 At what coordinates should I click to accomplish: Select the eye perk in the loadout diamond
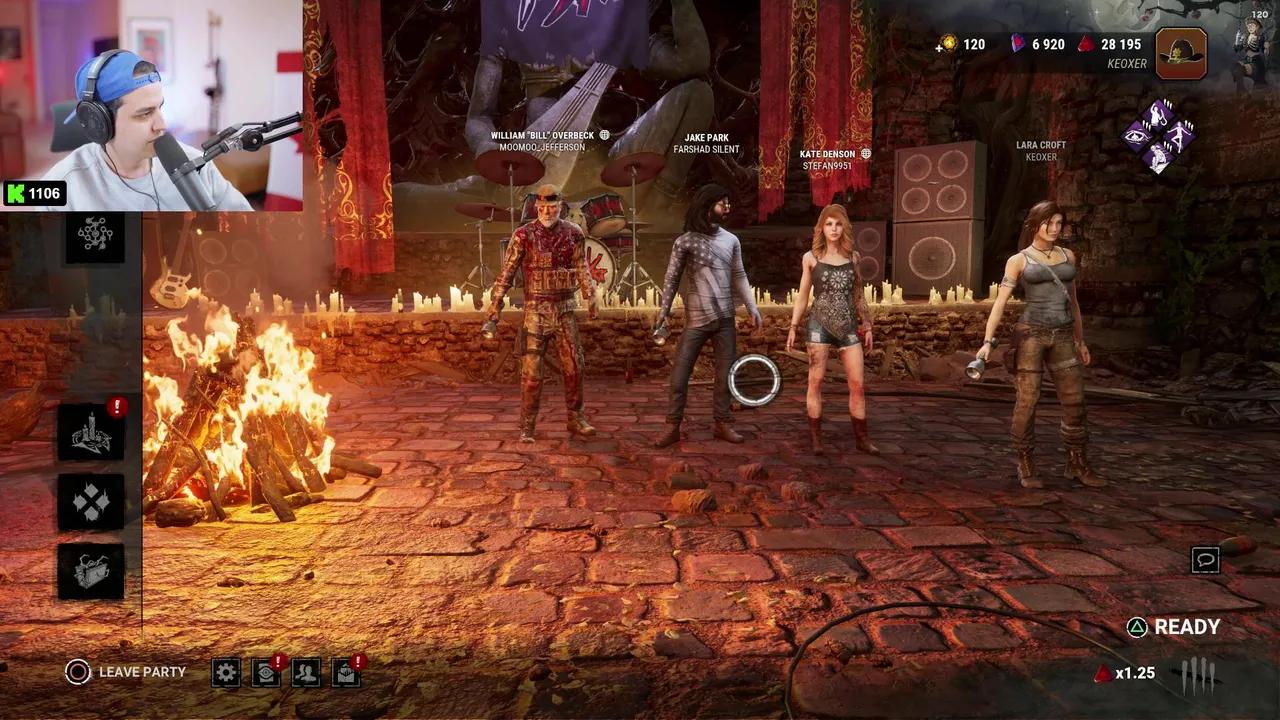click(1138, 136)
